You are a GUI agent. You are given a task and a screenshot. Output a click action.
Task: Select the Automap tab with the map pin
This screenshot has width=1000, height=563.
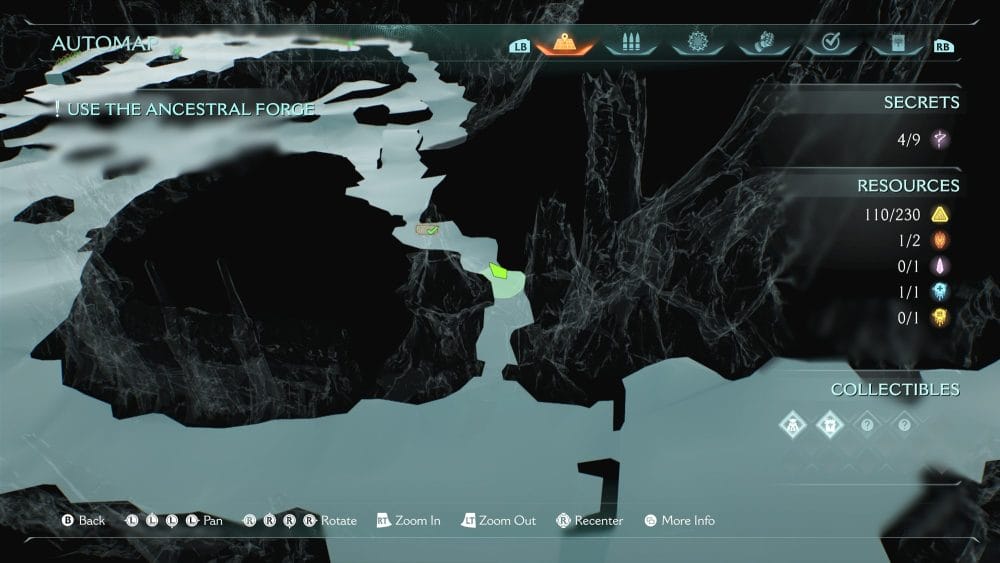(565, 43)
